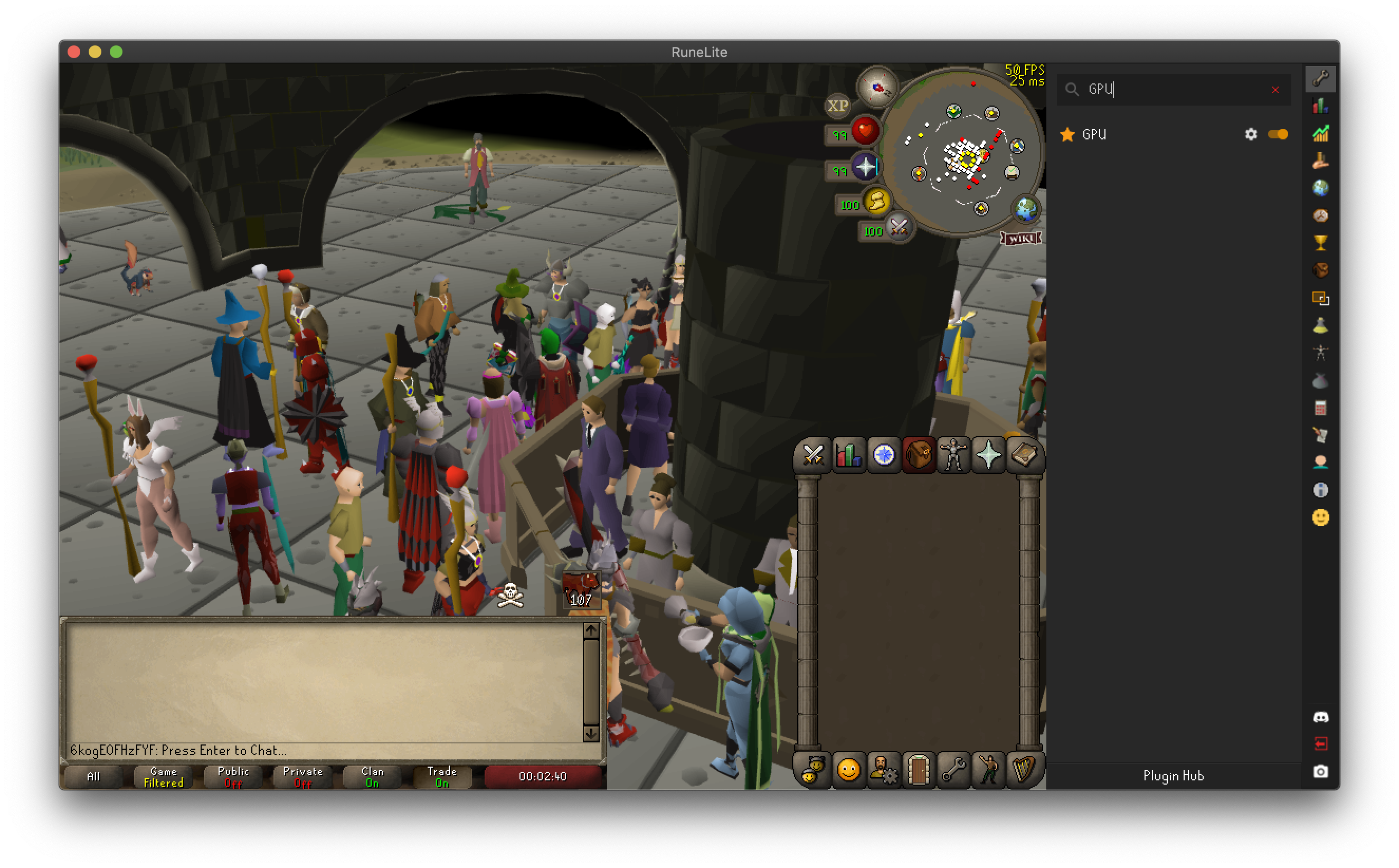Toggle run energy orb

[x=876, y=202]
